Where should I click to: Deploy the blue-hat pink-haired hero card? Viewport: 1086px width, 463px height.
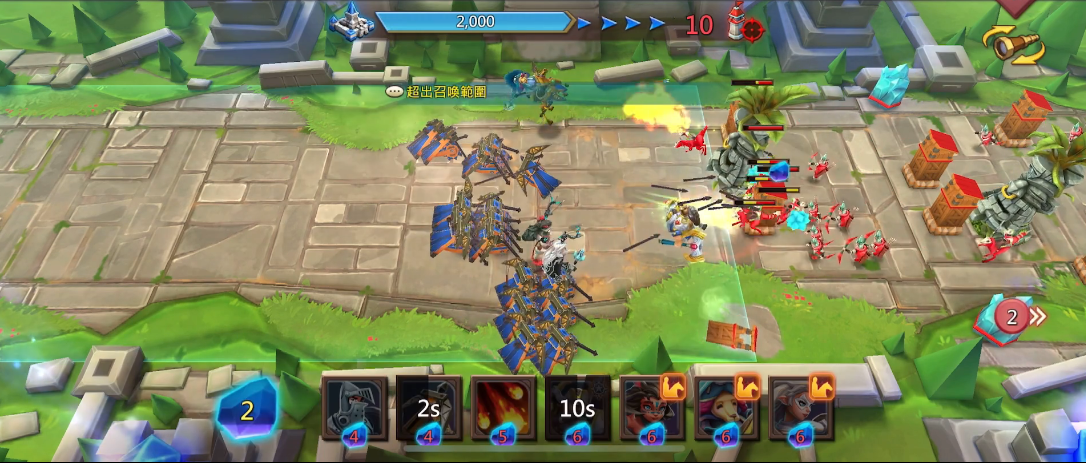726,408
